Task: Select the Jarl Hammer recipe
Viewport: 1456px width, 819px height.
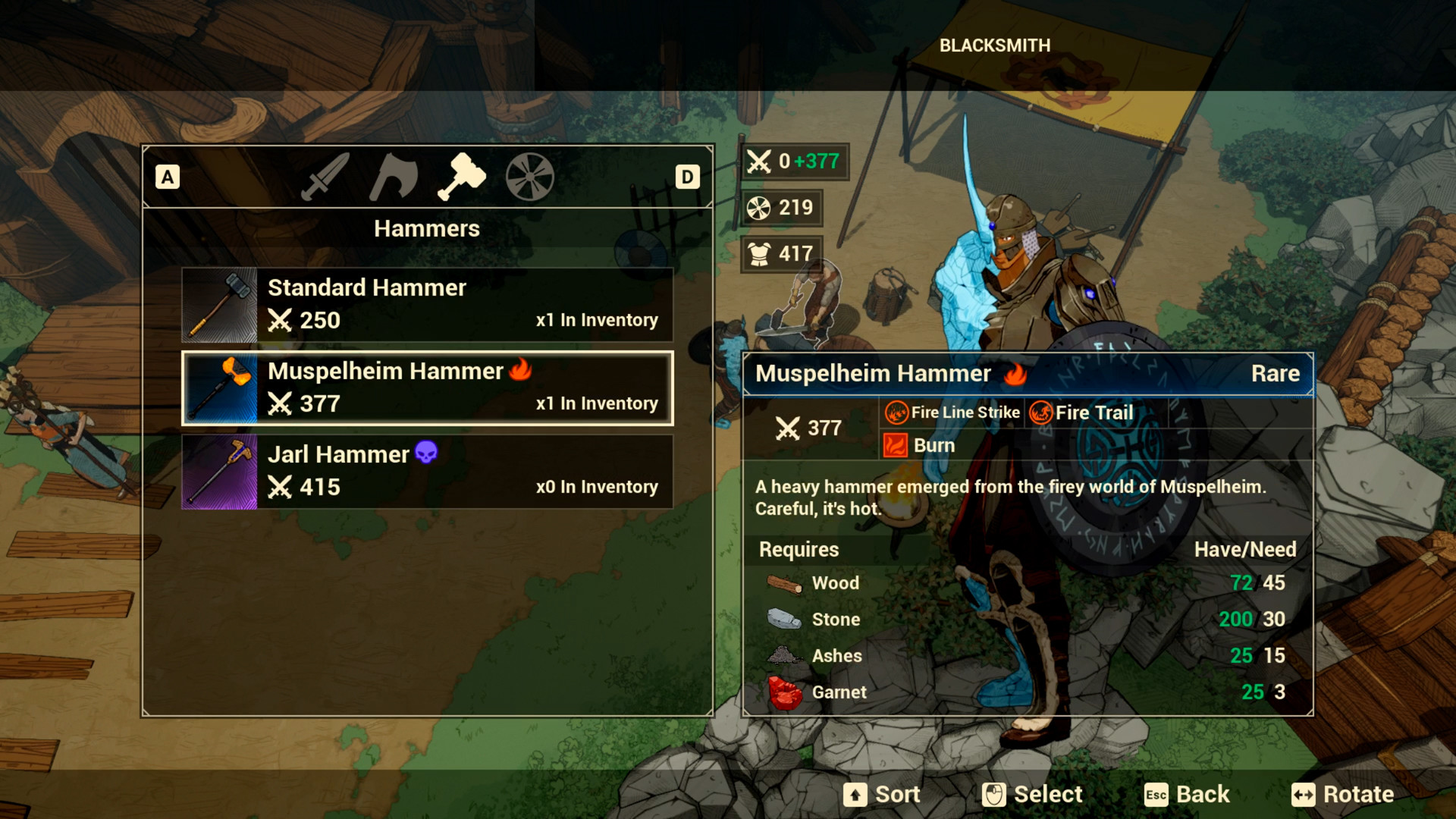Action: [427, 470]
